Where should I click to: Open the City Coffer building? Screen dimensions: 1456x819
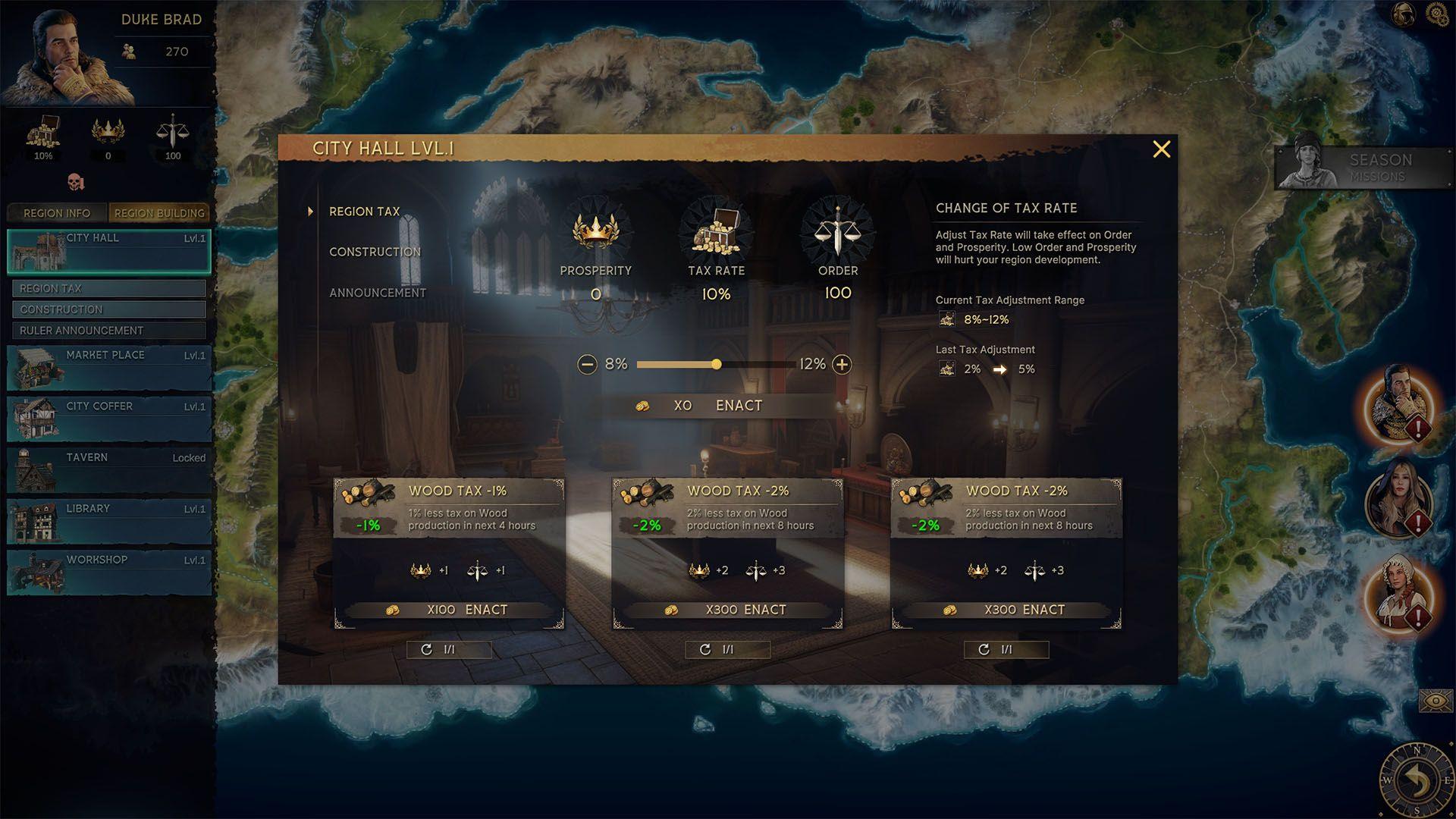click(109, 419)
